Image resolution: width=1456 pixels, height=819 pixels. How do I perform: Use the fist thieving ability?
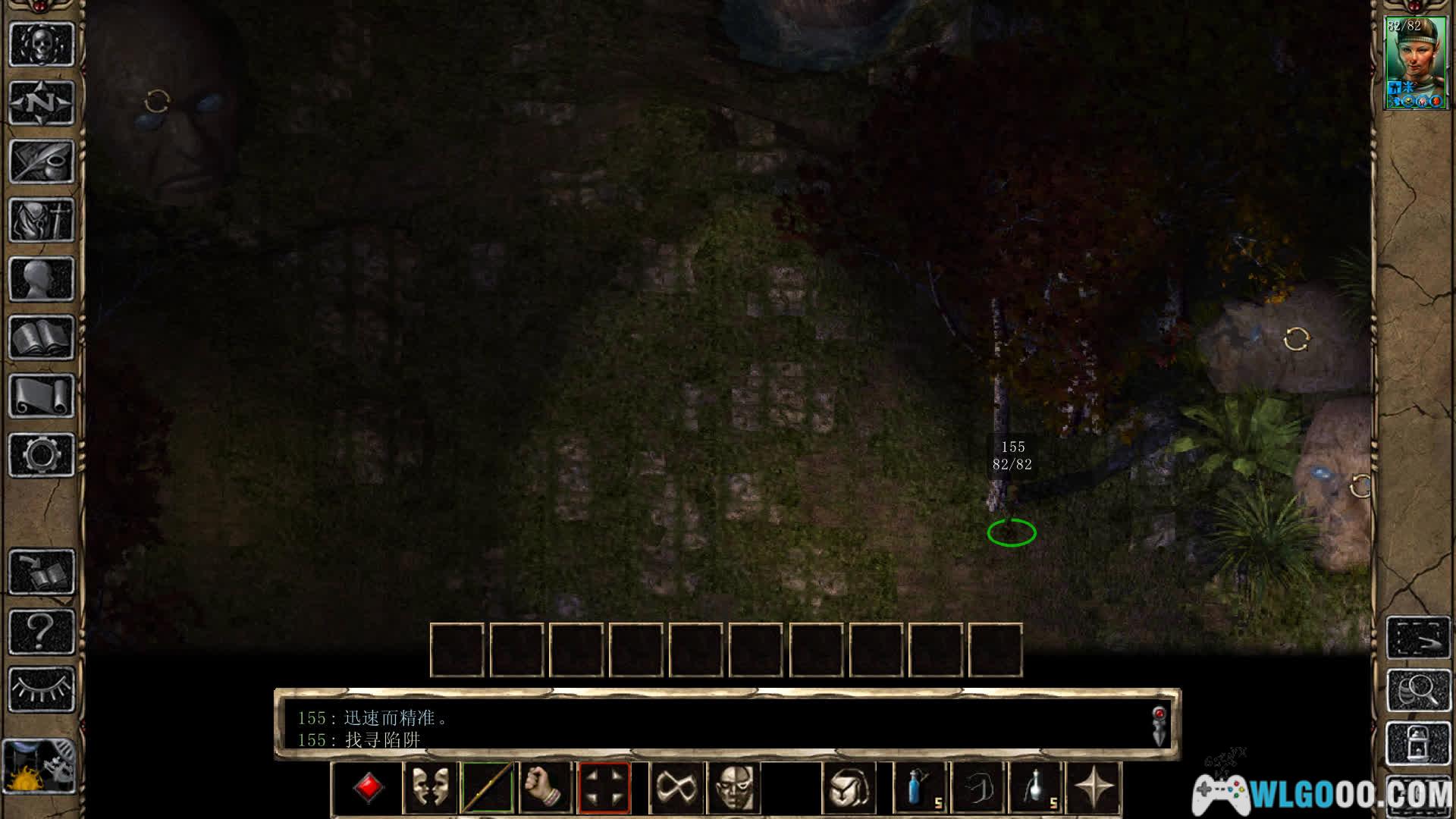(x=545, y=788)
